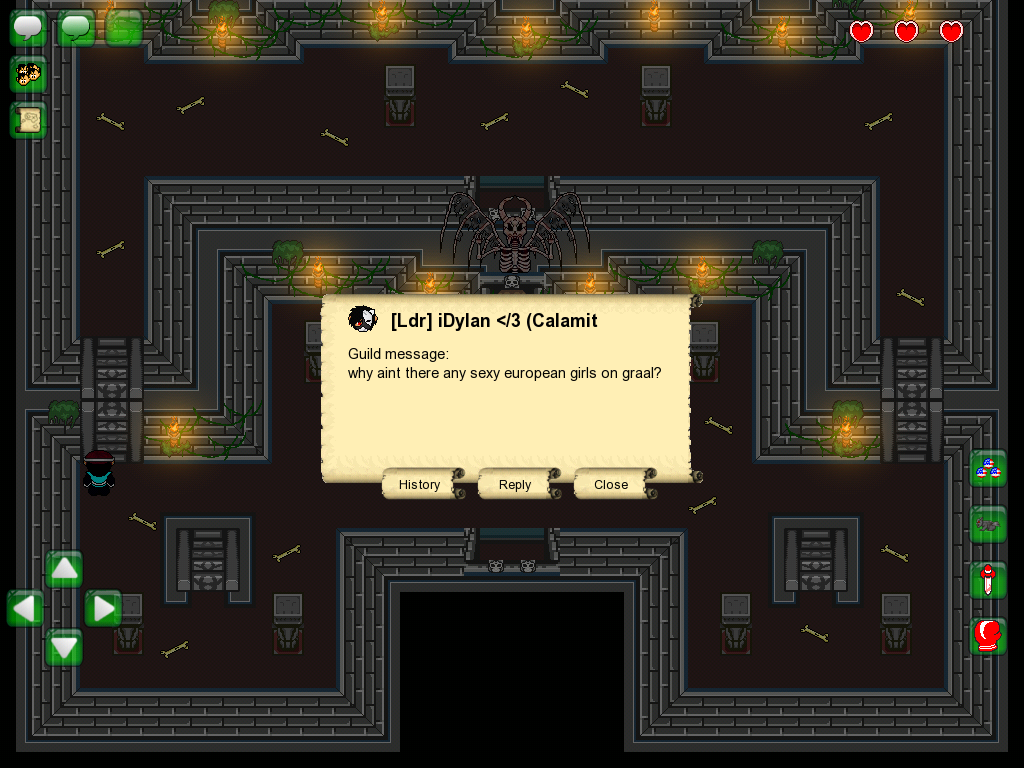The image size is (1024, 768).
Task: Open the parchment map icon
Action: (28, 120)
